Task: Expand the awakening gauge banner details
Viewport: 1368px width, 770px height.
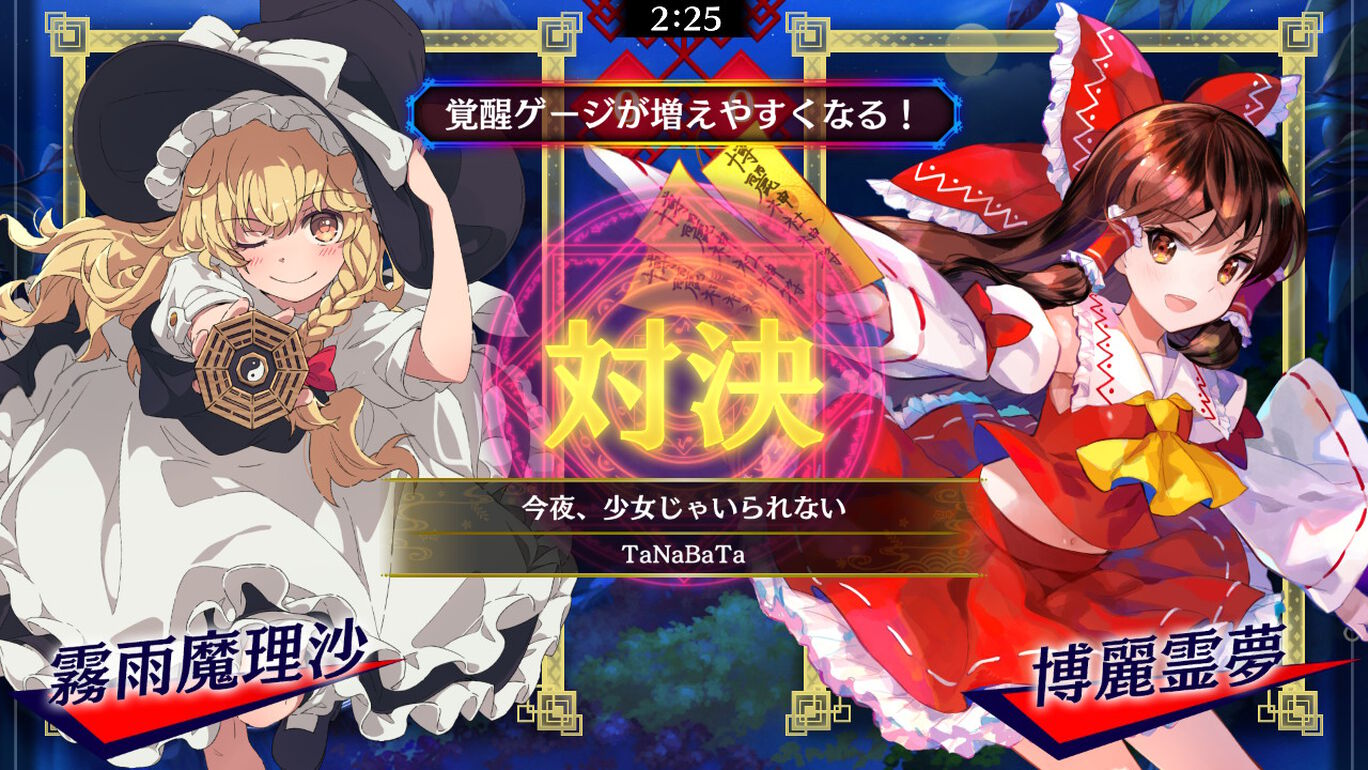Action: [x=683, y=115]
